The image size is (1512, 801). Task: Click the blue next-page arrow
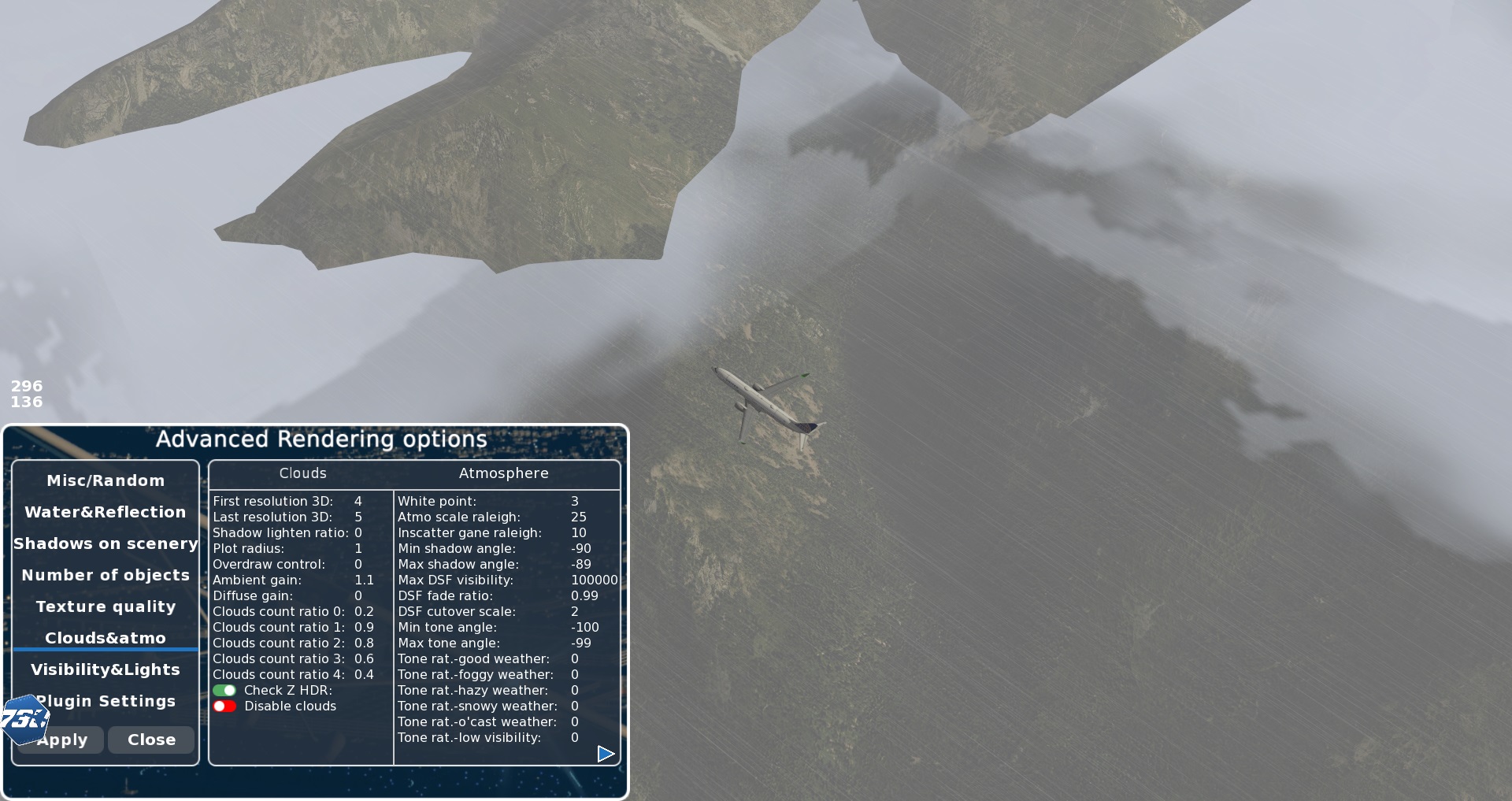(x=606, y=754)
